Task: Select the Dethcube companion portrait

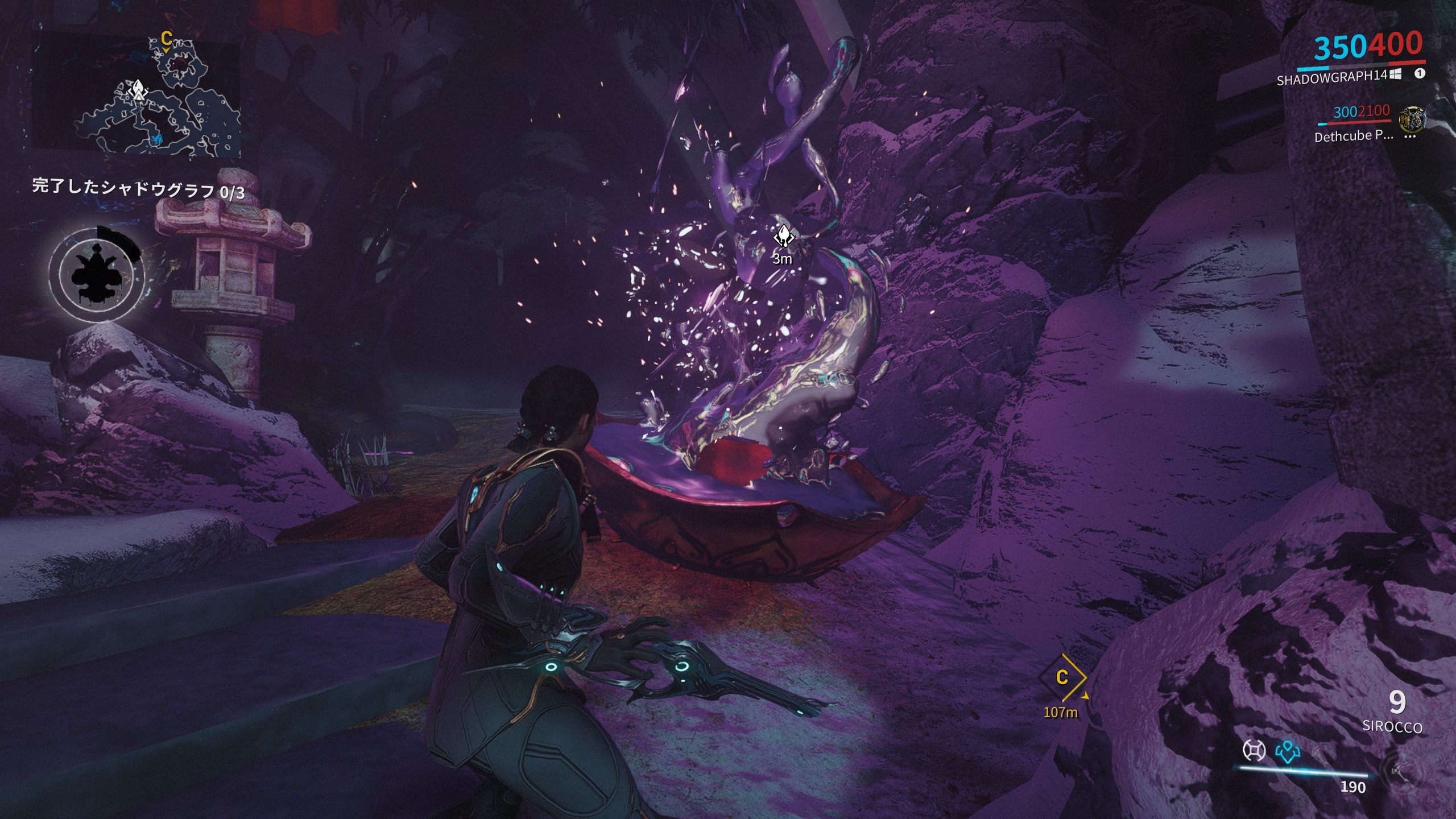Action: [x=1412, y=119]
